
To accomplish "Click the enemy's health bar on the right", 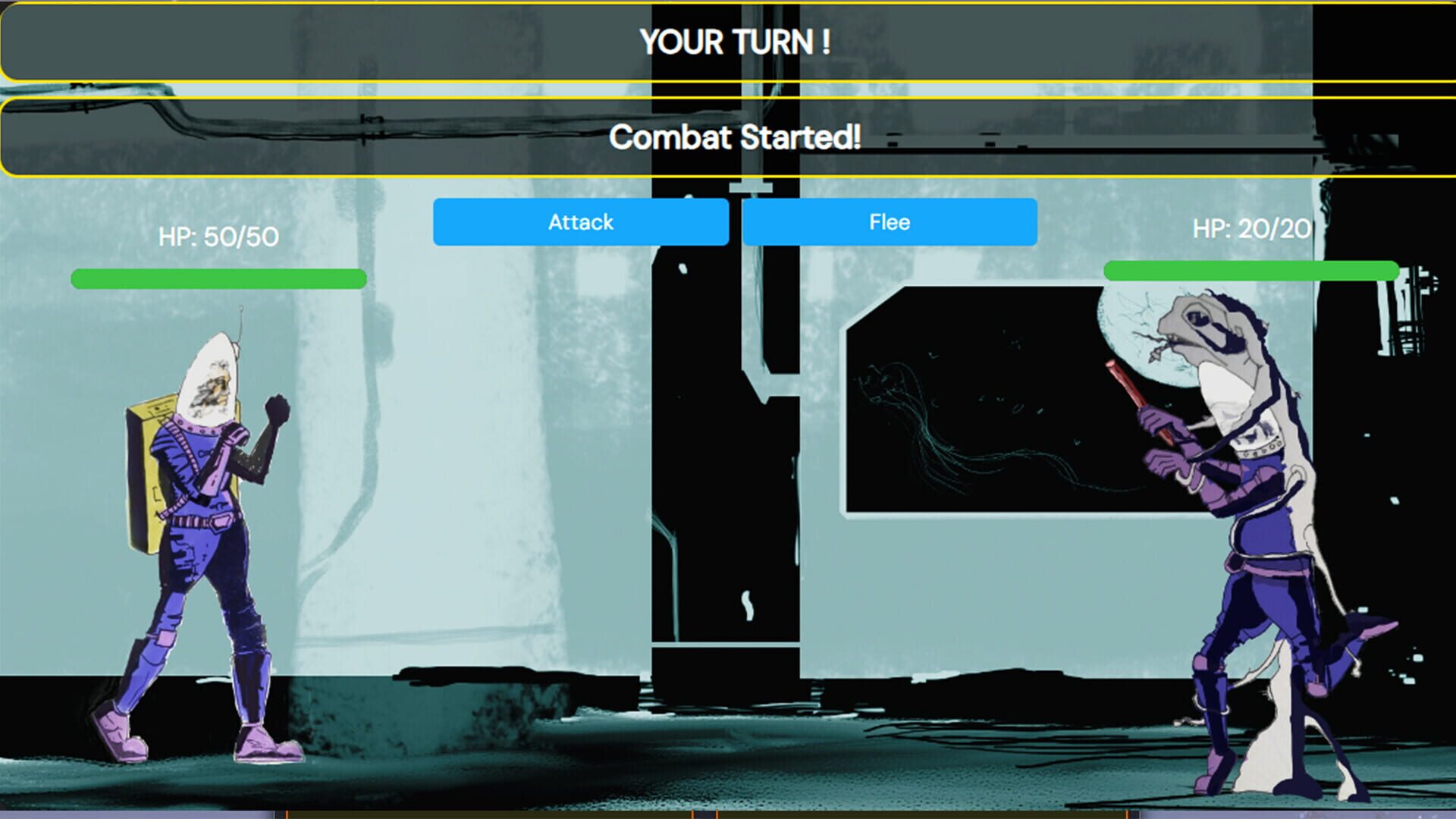I will click(x=1251, y=269).
